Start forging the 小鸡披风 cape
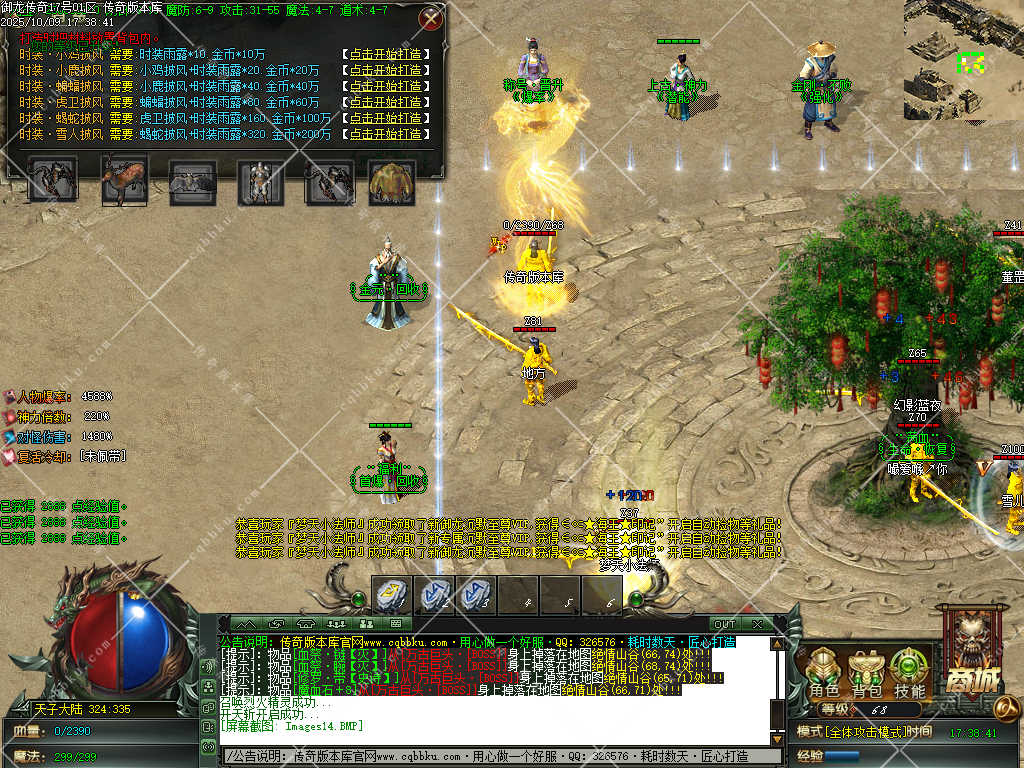Viewport: 1024px width, 768px height. pos(384,55)
